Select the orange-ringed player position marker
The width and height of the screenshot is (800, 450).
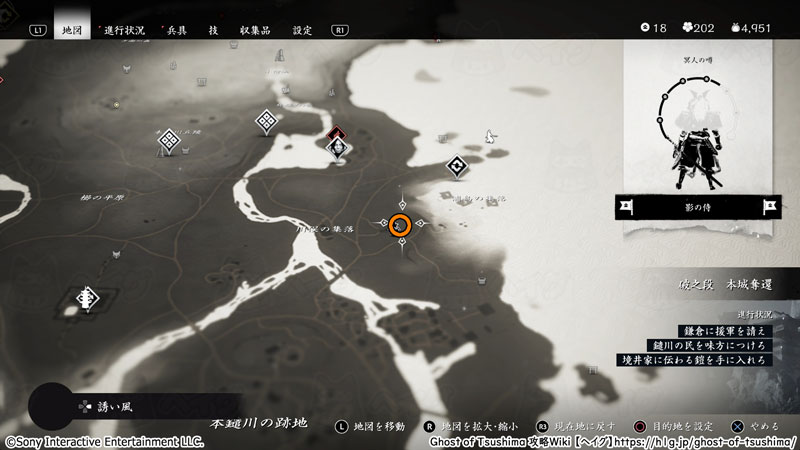(x=400, y=225)
